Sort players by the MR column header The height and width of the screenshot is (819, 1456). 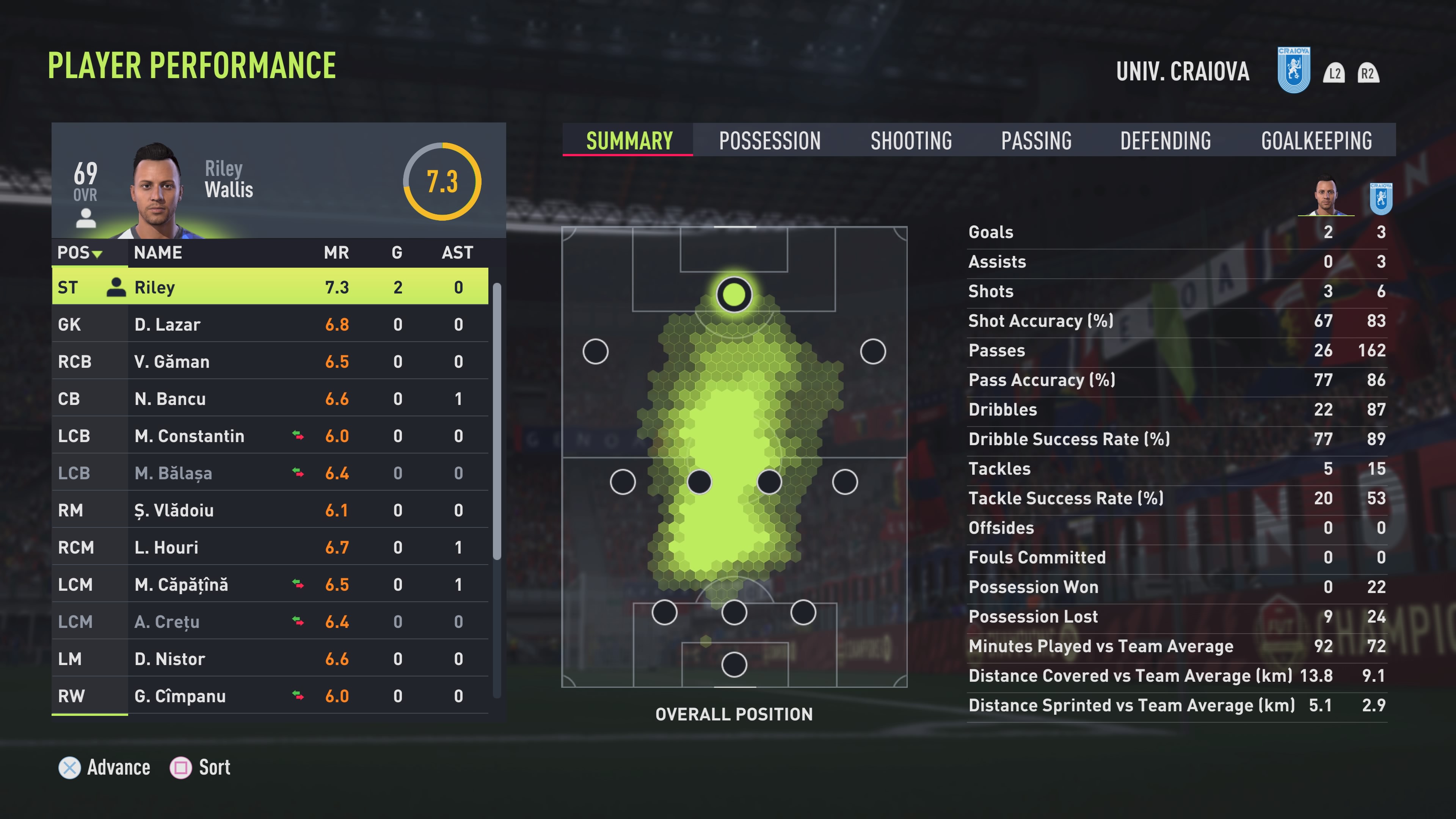pos(336,253)
